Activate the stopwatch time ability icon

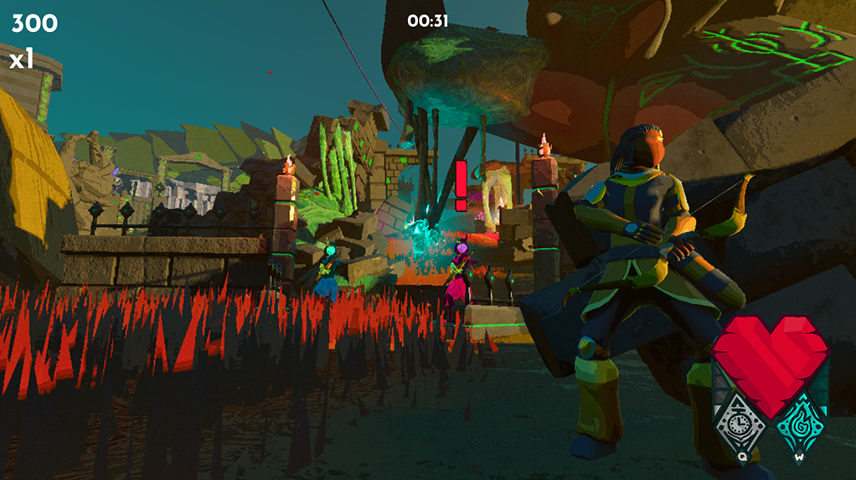741,423
